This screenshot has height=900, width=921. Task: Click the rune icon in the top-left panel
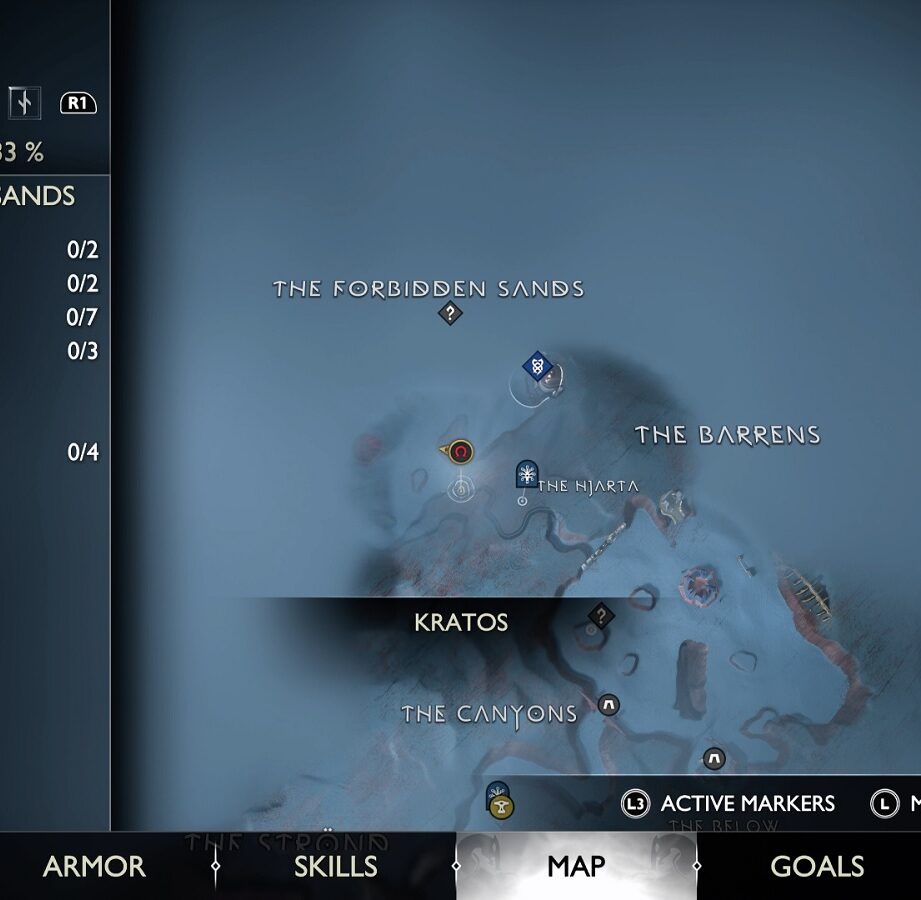pyautogui.click(x=23, y=102)
